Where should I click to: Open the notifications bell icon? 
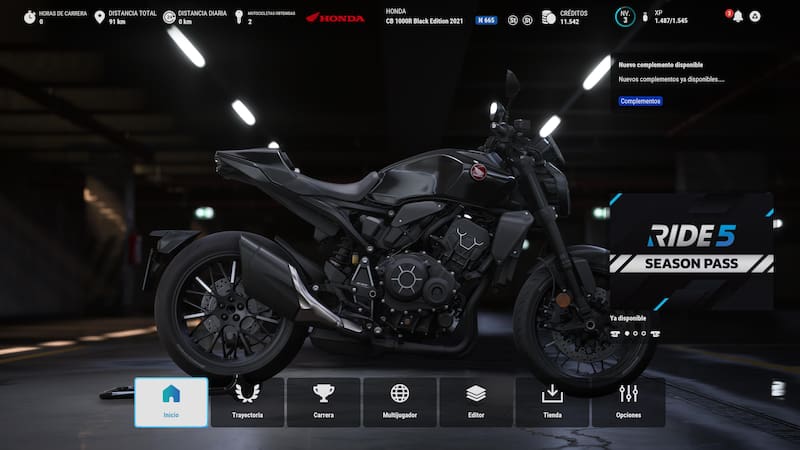click(x=738, y=17)
